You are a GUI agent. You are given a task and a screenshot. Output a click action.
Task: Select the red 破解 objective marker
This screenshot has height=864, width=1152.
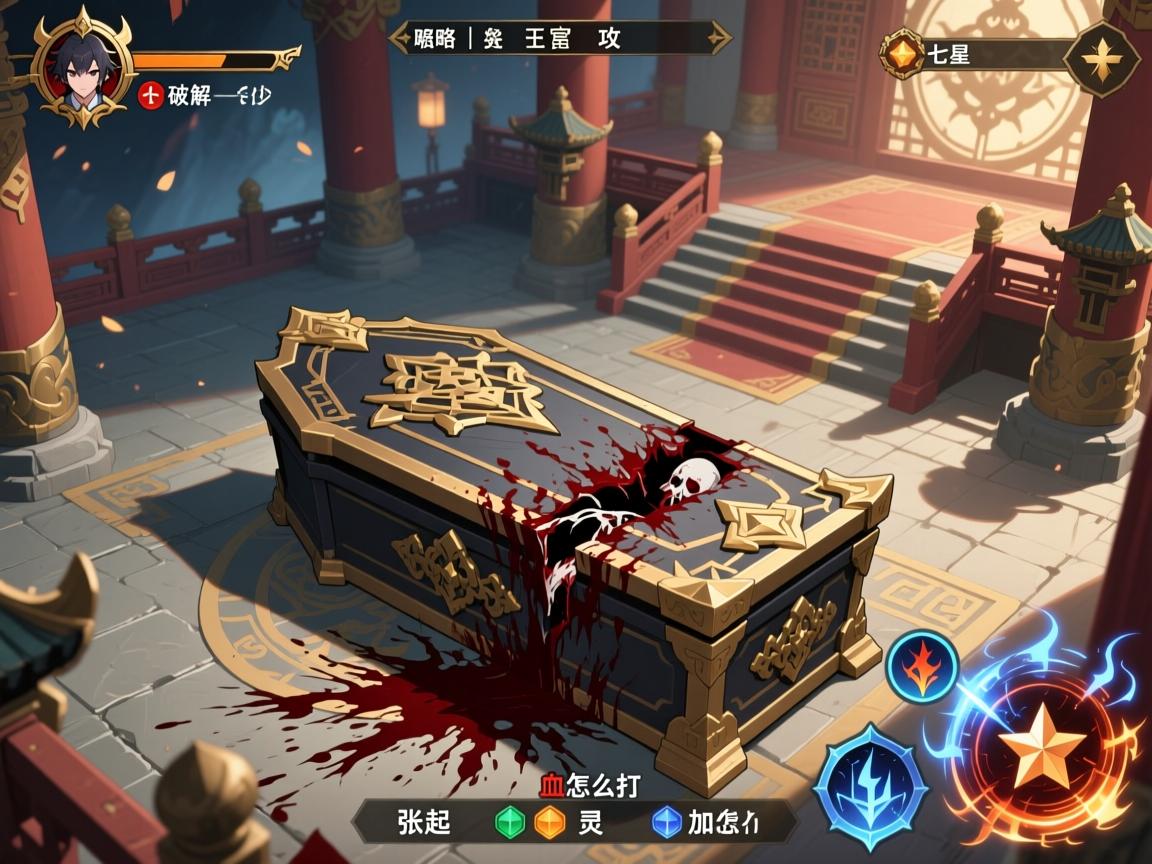[x=150, y=95]
